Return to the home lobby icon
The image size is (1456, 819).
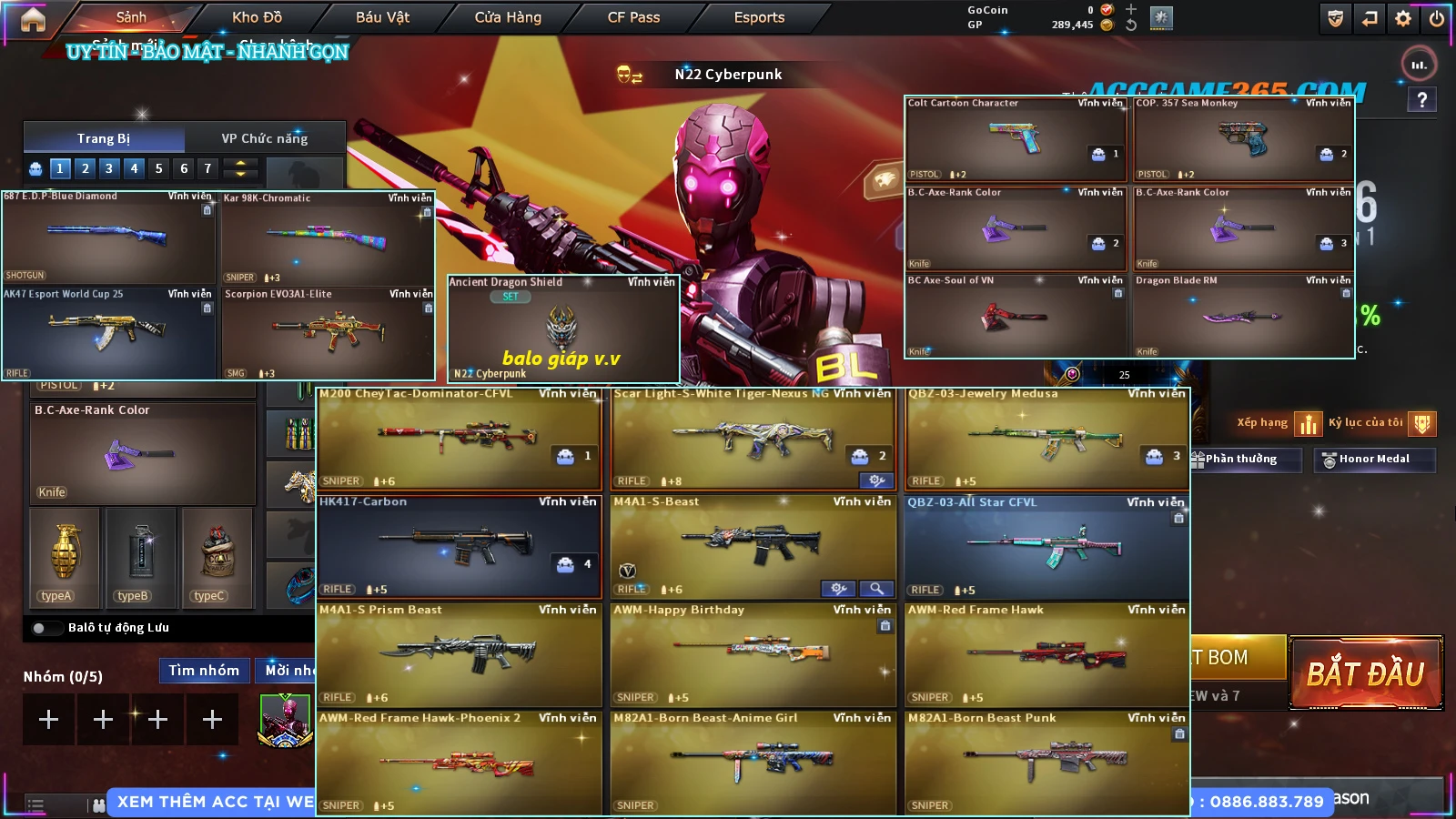click(x=33, y=19)
